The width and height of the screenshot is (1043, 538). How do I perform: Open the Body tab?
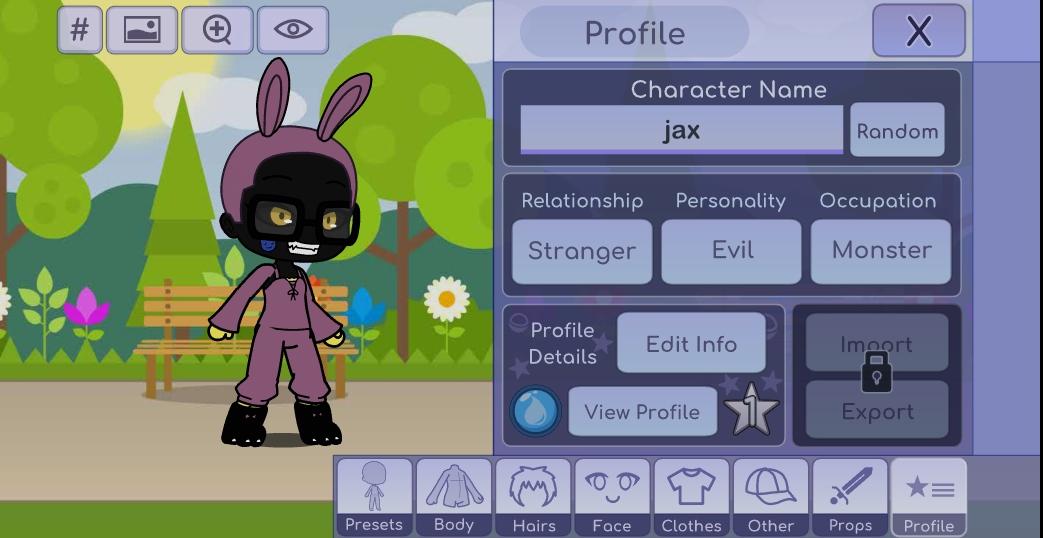tap(453, 497)
